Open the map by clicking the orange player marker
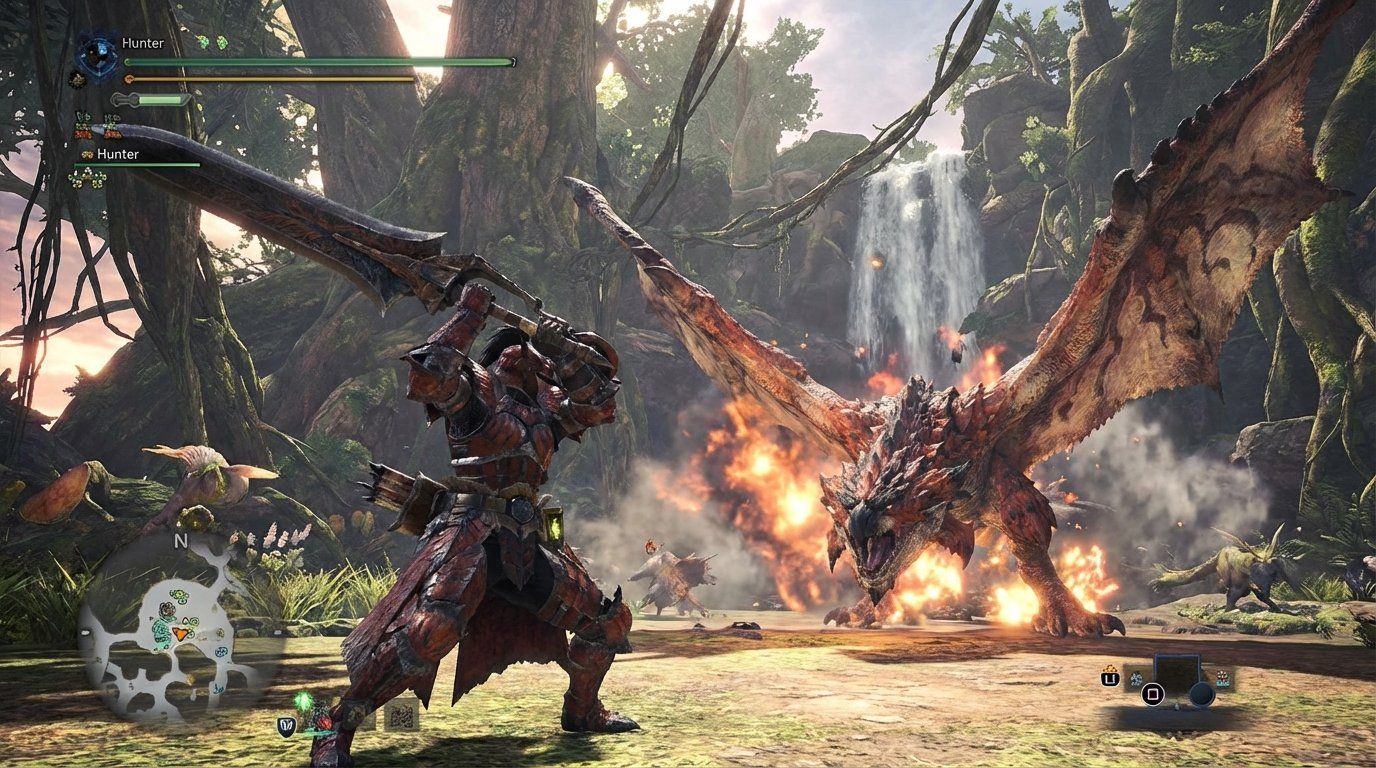Viewport: 1376px width, 768px height. pos(180,633)
